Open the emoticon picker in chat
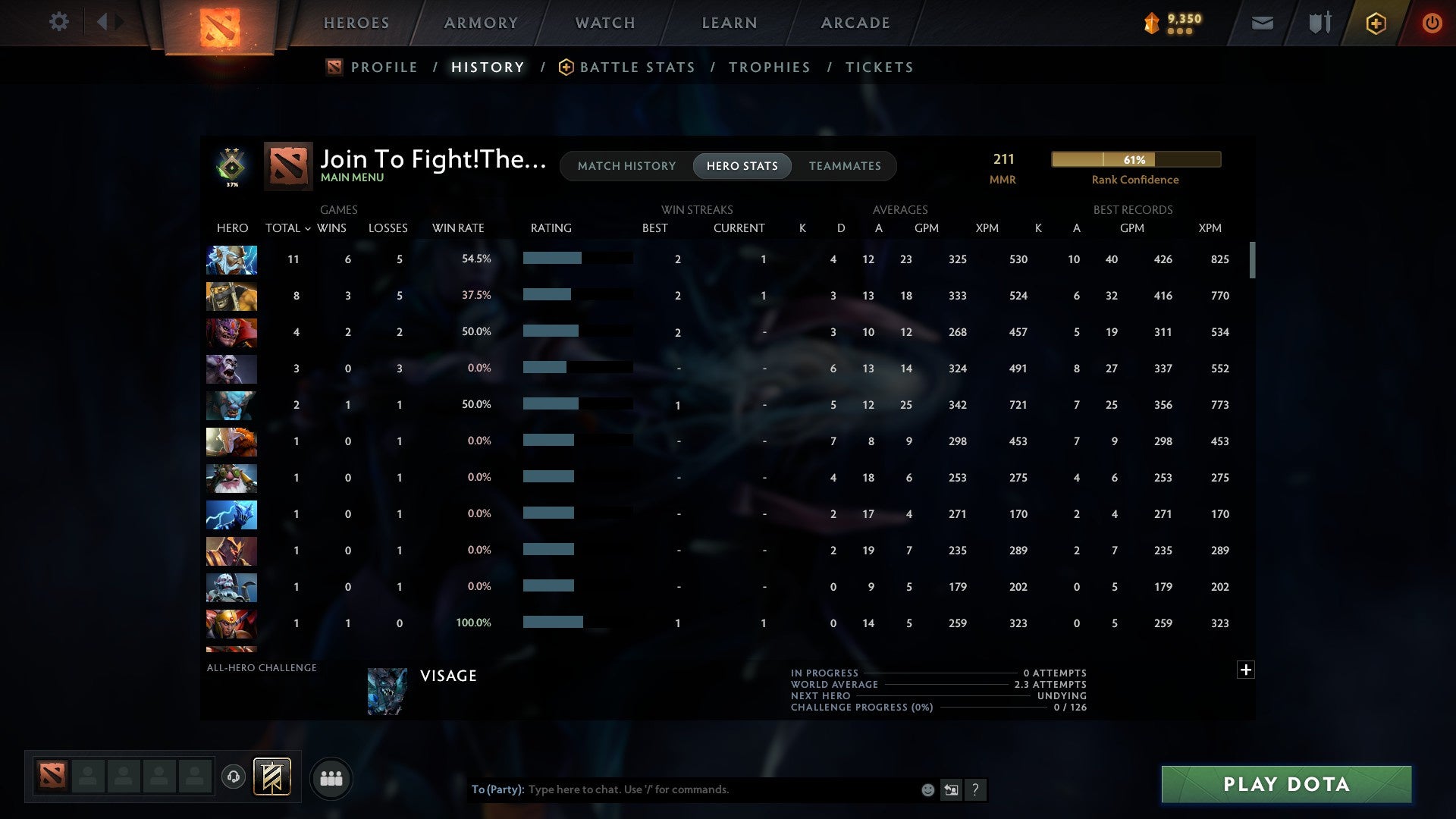This screenshot has width=1456, height=819. point(927,789)
